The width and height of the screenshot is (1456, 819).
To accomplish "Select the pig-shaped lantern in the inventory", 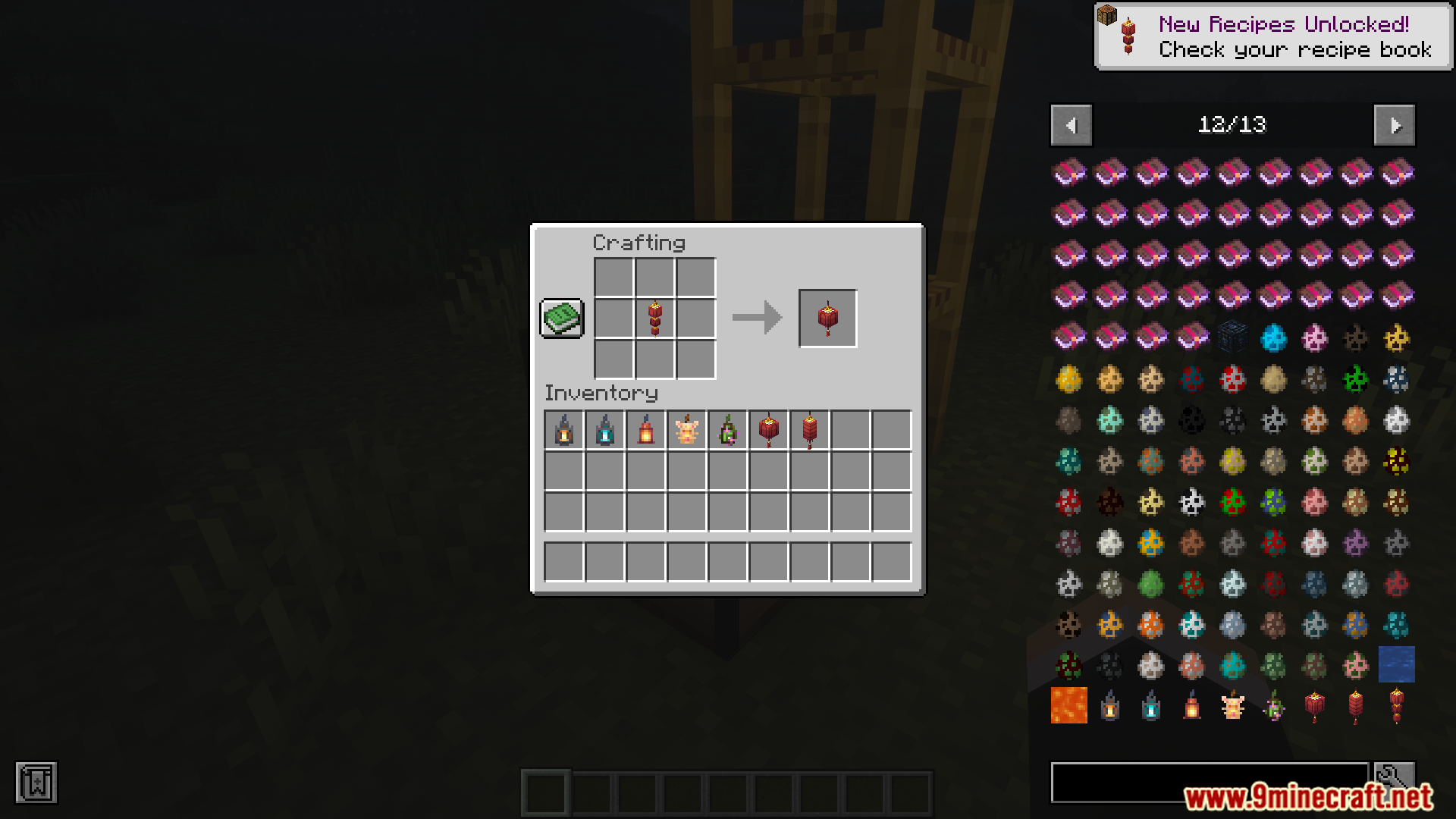I will point(687,430).
